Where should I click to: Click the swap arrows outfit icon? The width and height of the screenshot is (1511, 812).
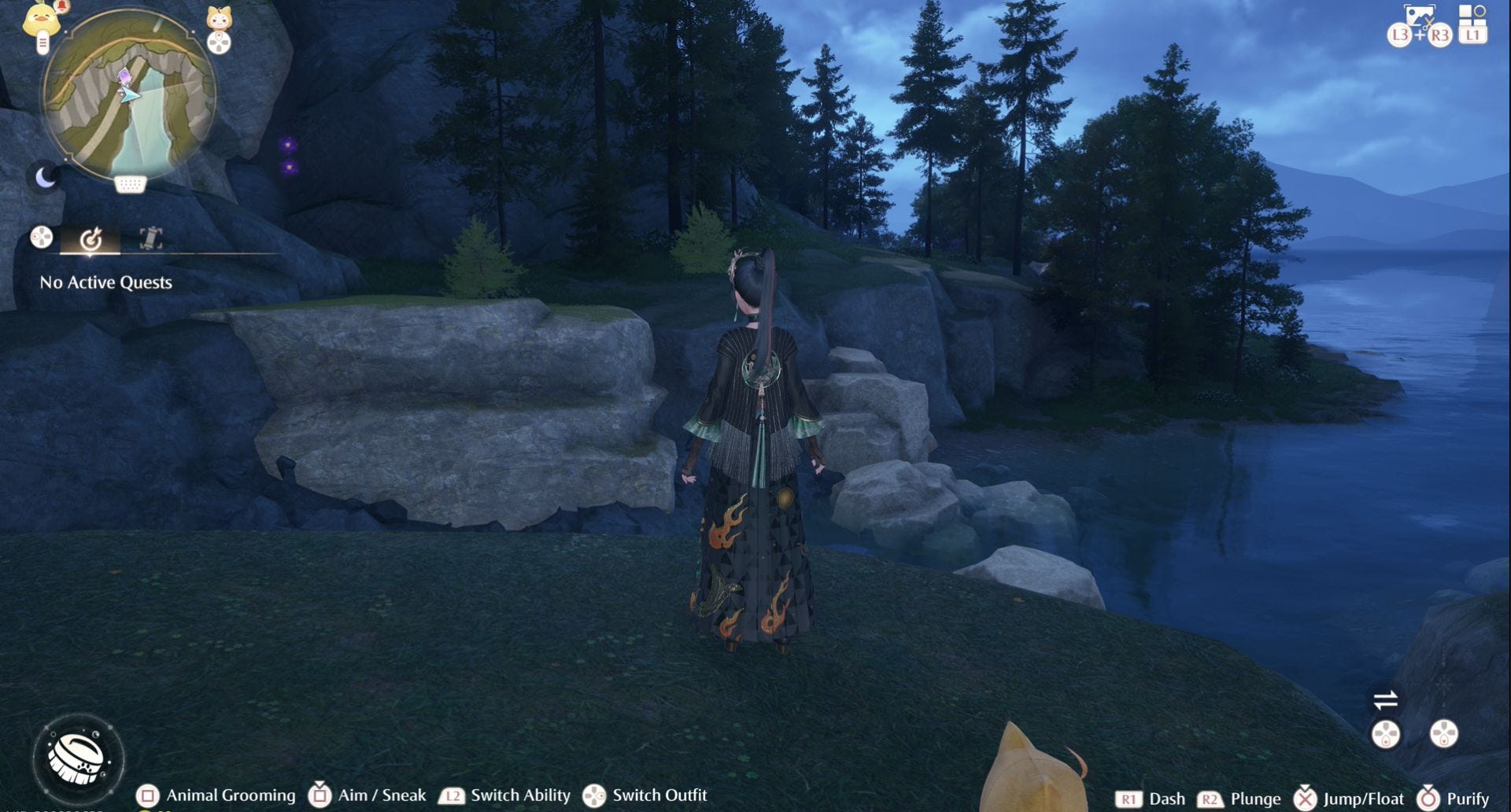point(1385,699)
